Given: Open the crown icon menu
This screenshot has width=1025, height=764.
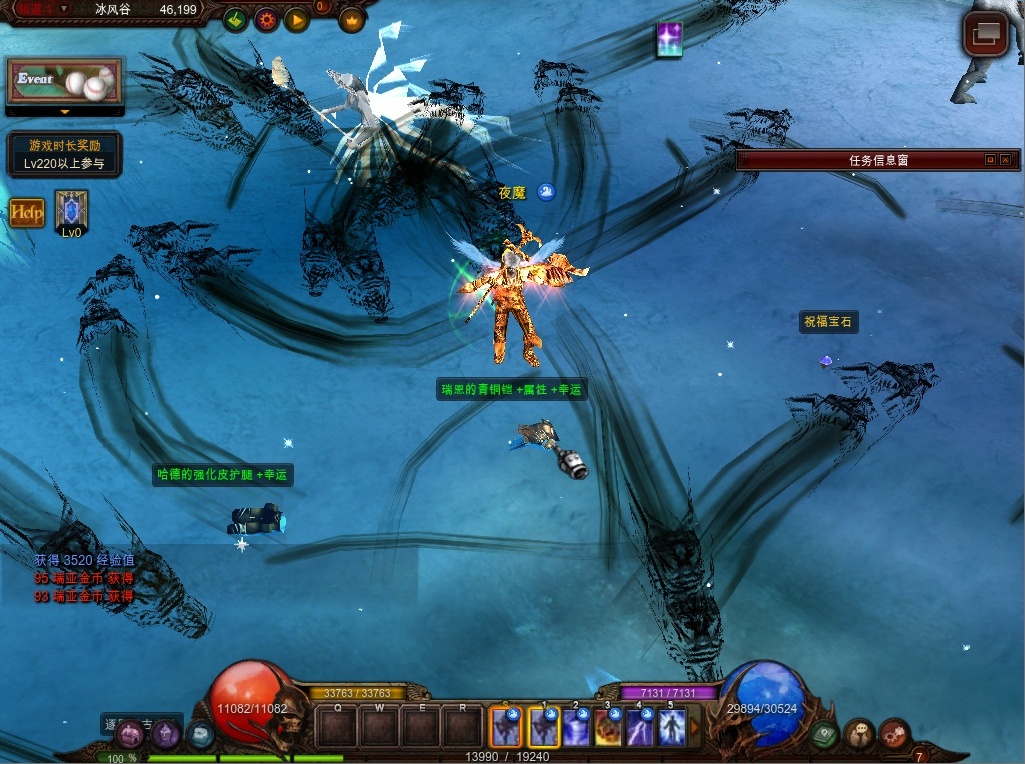Looking at the screenshot, I should [x=352, y=19].
